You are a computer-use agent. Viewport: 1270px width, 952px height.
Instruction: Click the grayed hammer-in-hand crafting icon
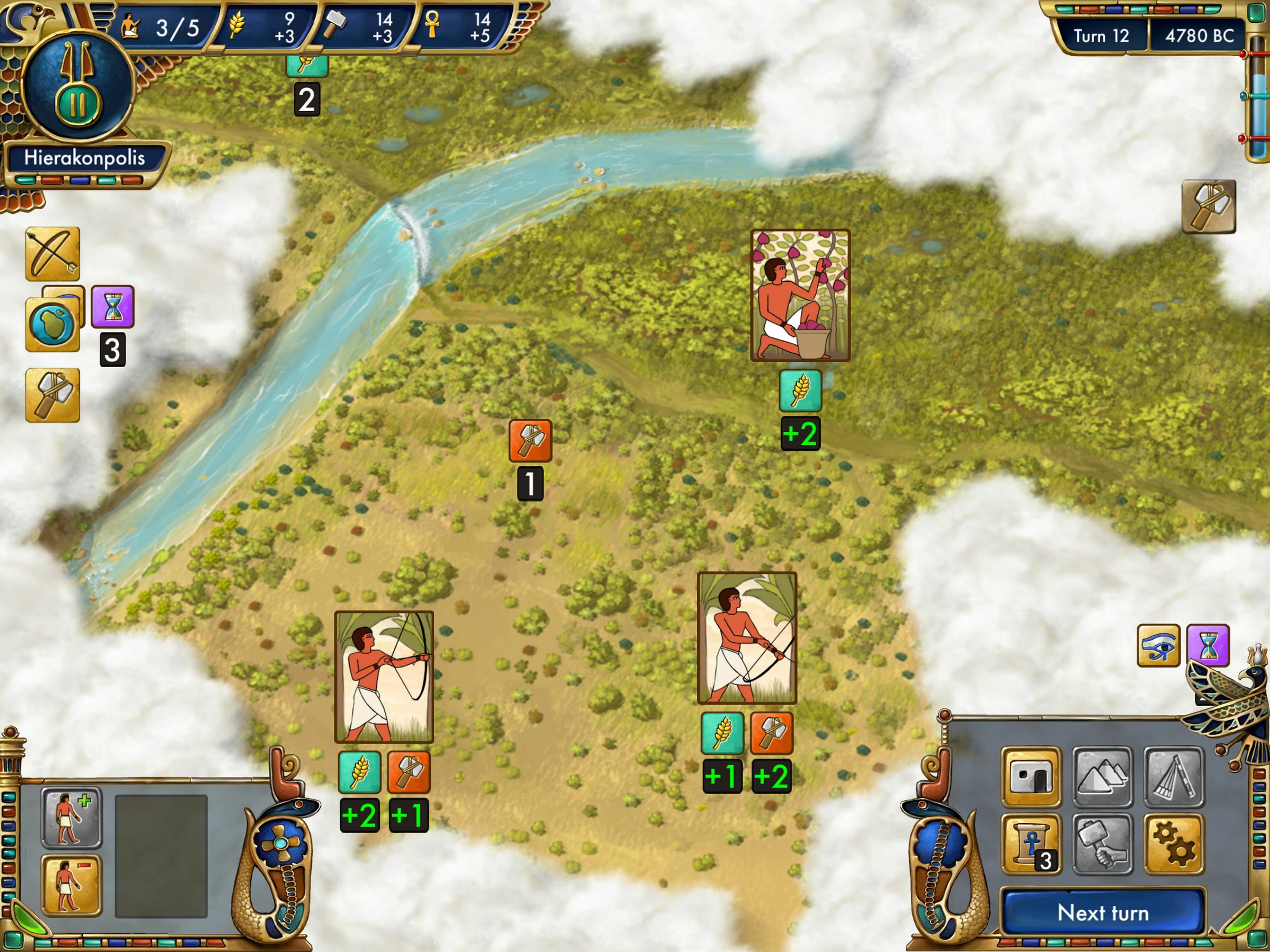point(1103,842)
